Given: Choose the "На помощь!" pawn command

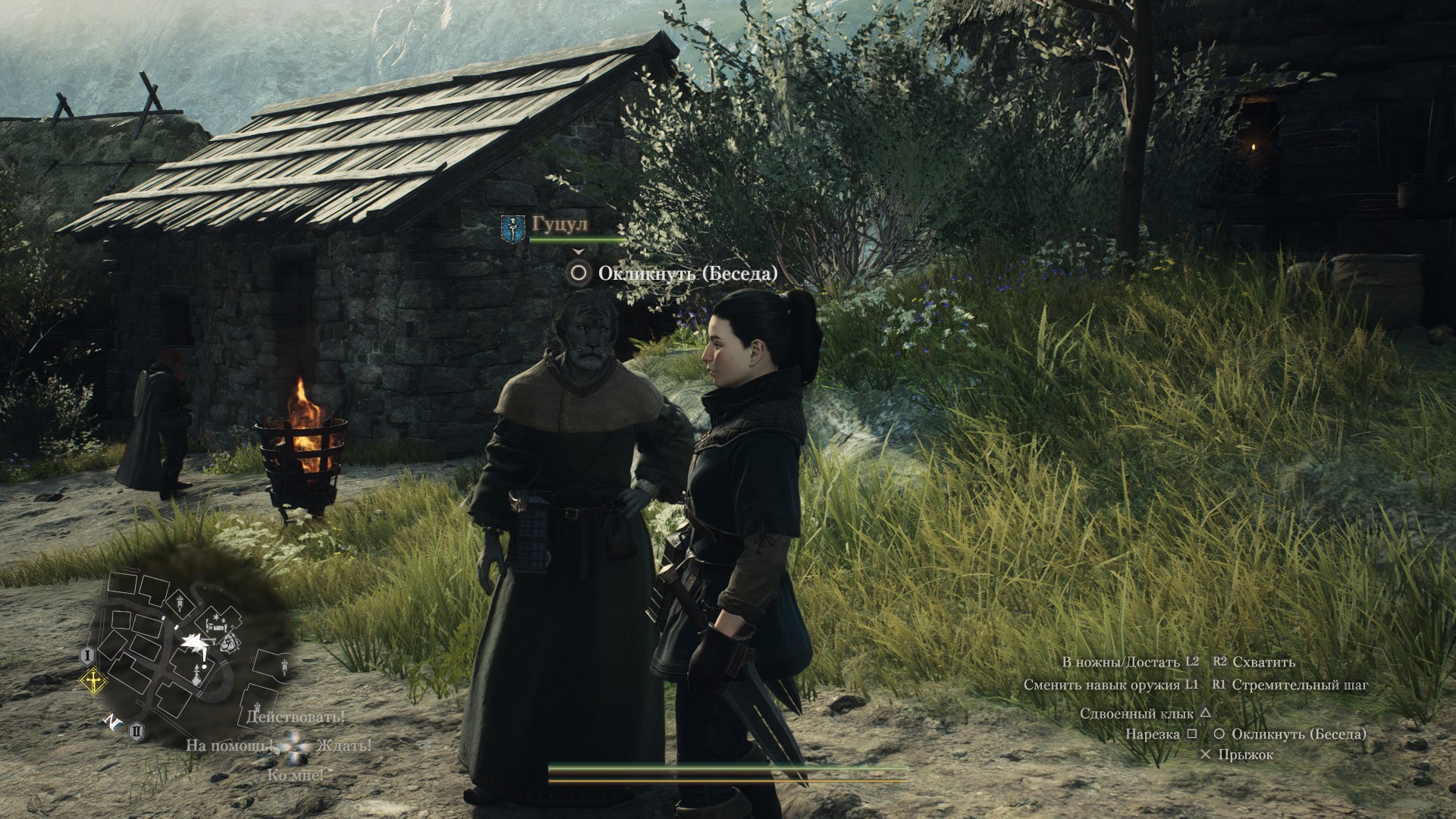Looking at the screenshot, I should 231,745.
